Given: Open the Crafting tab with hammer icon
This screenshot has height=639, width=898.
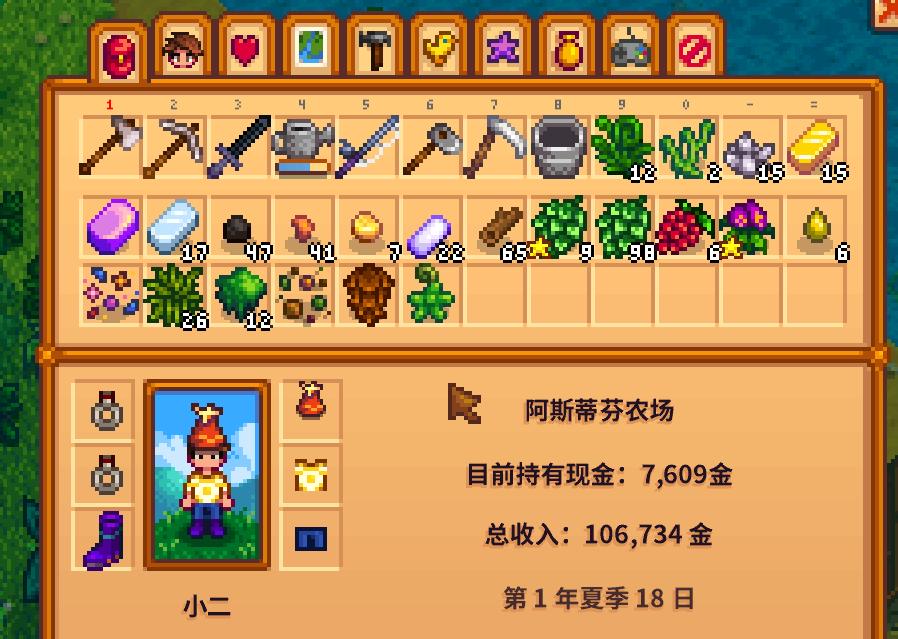Looking at the screenshot, I should click(374, 48).
